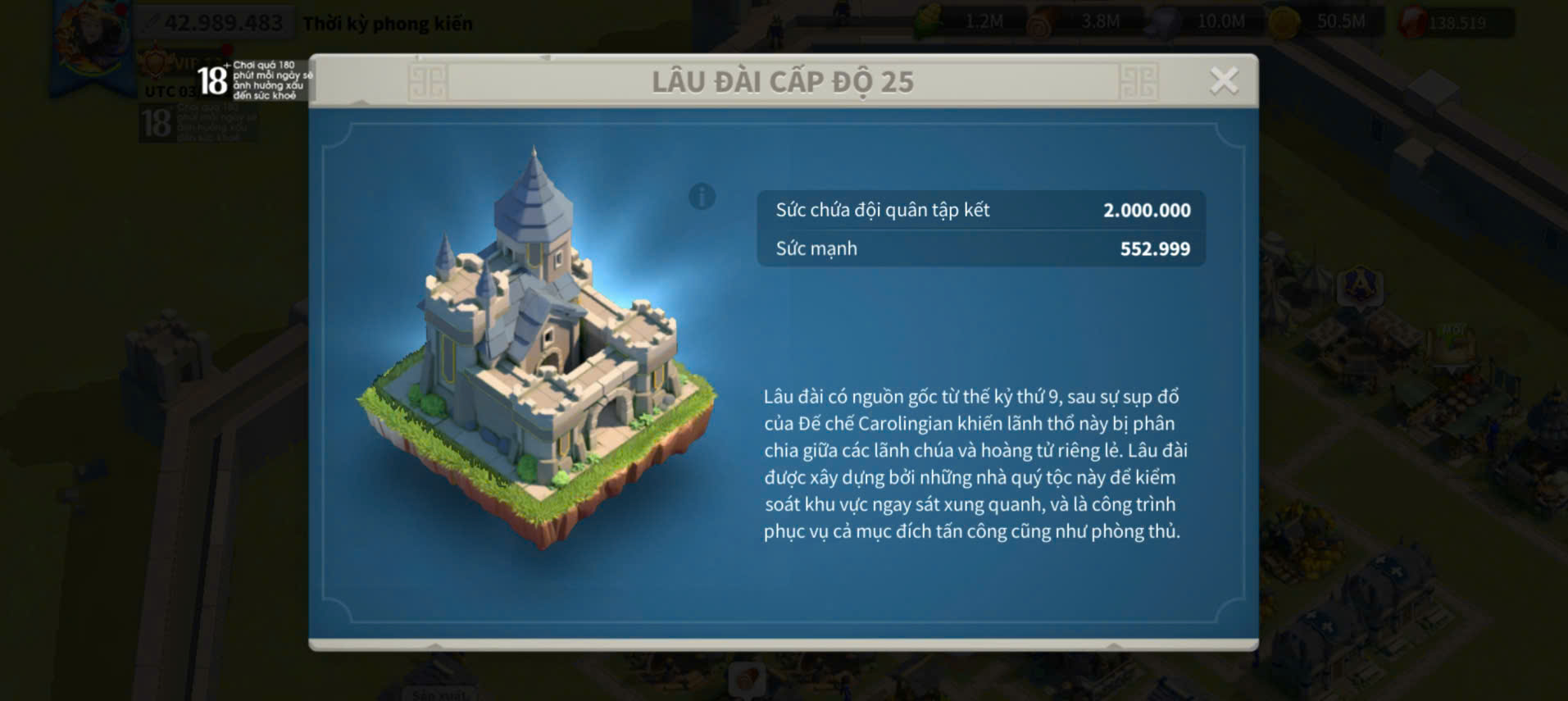Open the castle info icon

point(702,197)
